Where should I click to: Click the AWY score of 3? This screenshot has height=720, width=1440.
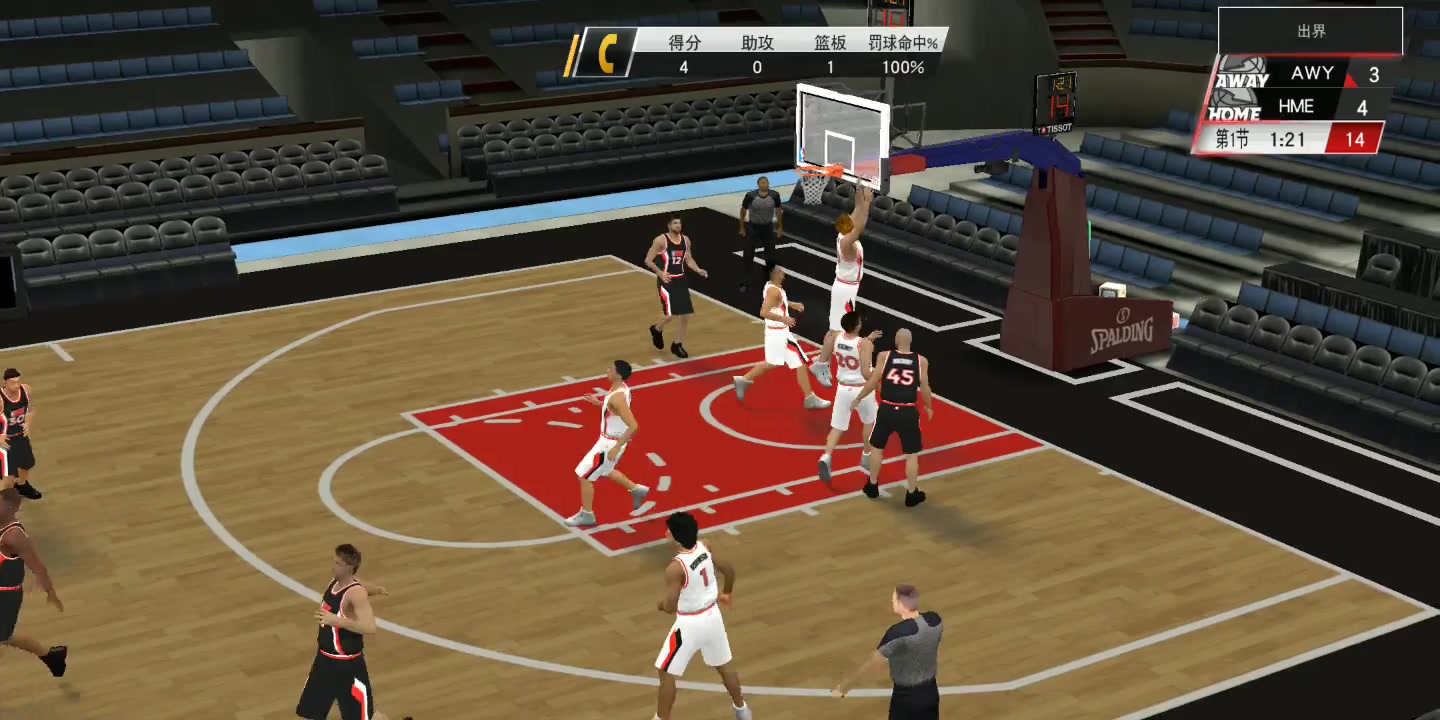pyautogui.click(x=1373, y=72)
